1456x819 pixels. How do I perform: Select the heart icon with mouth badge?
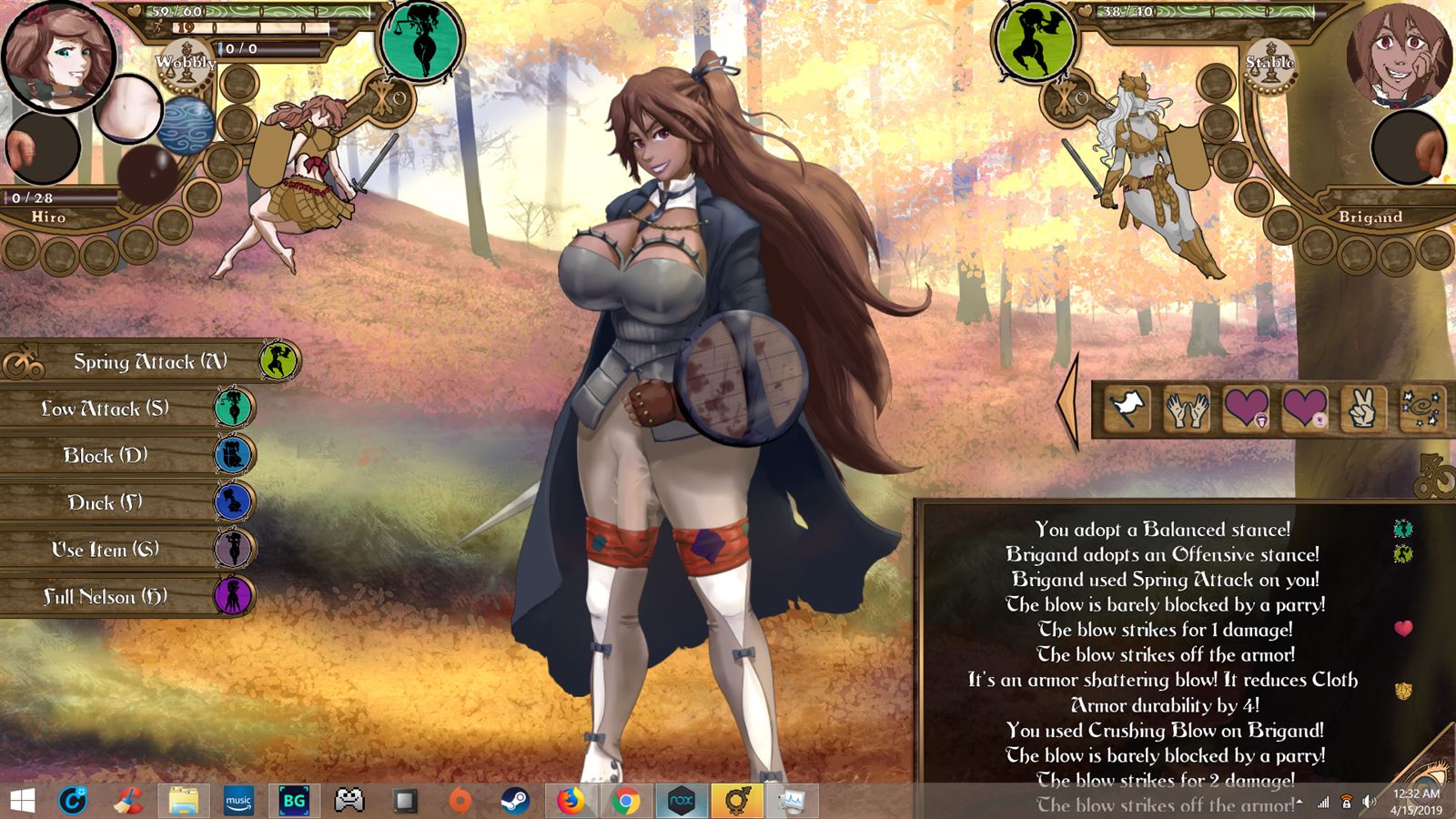(x=1246, y=407)
